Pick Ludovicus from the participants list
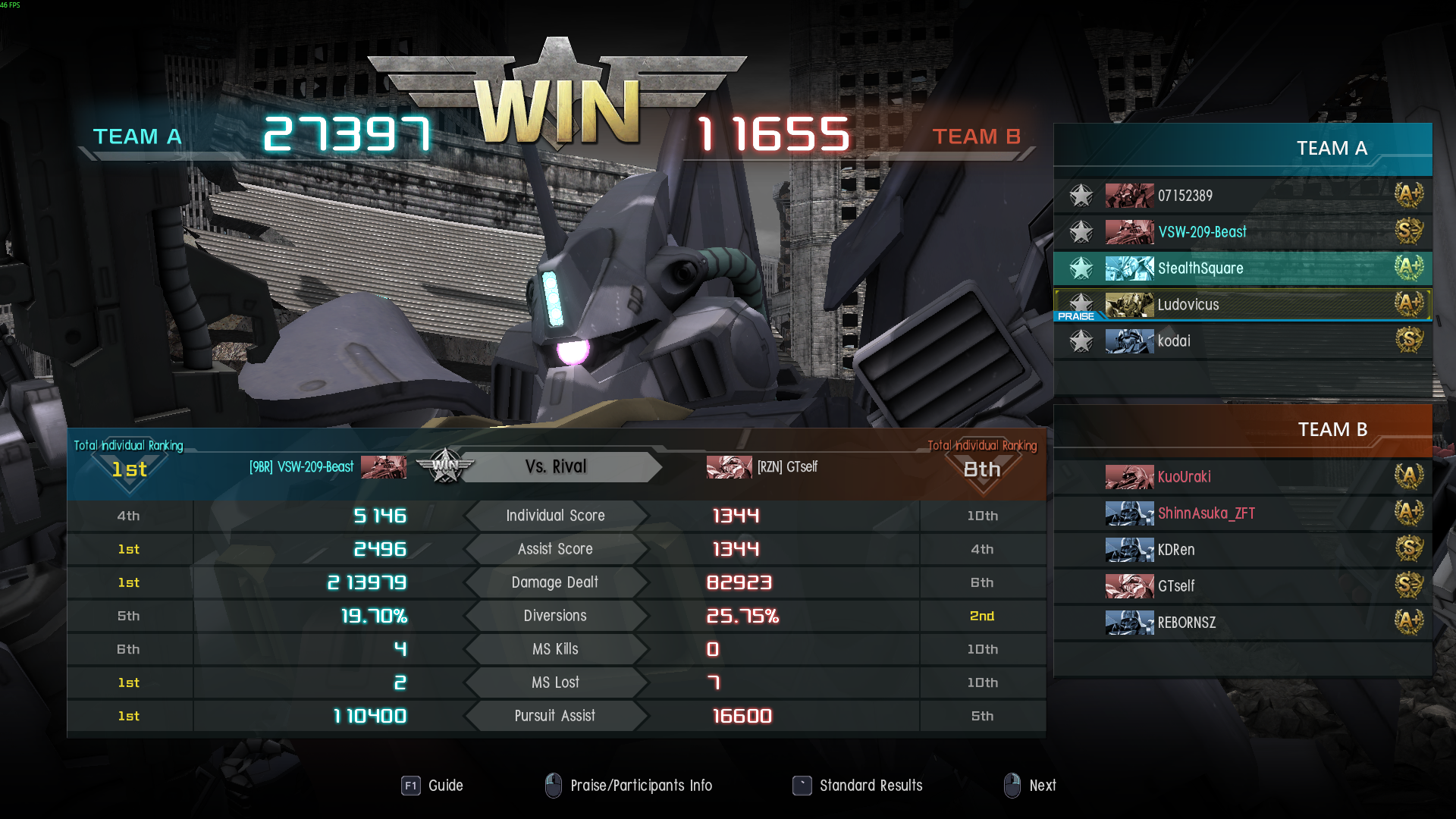 click(1244, 305)
